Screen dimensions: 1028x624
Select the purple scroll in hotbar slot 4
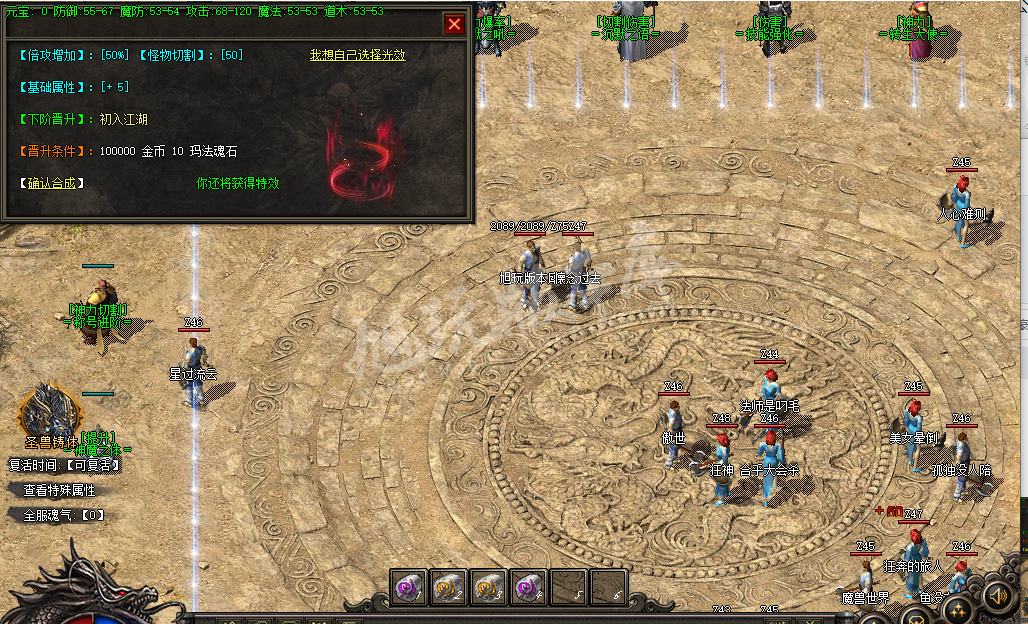tap(528, 589)
